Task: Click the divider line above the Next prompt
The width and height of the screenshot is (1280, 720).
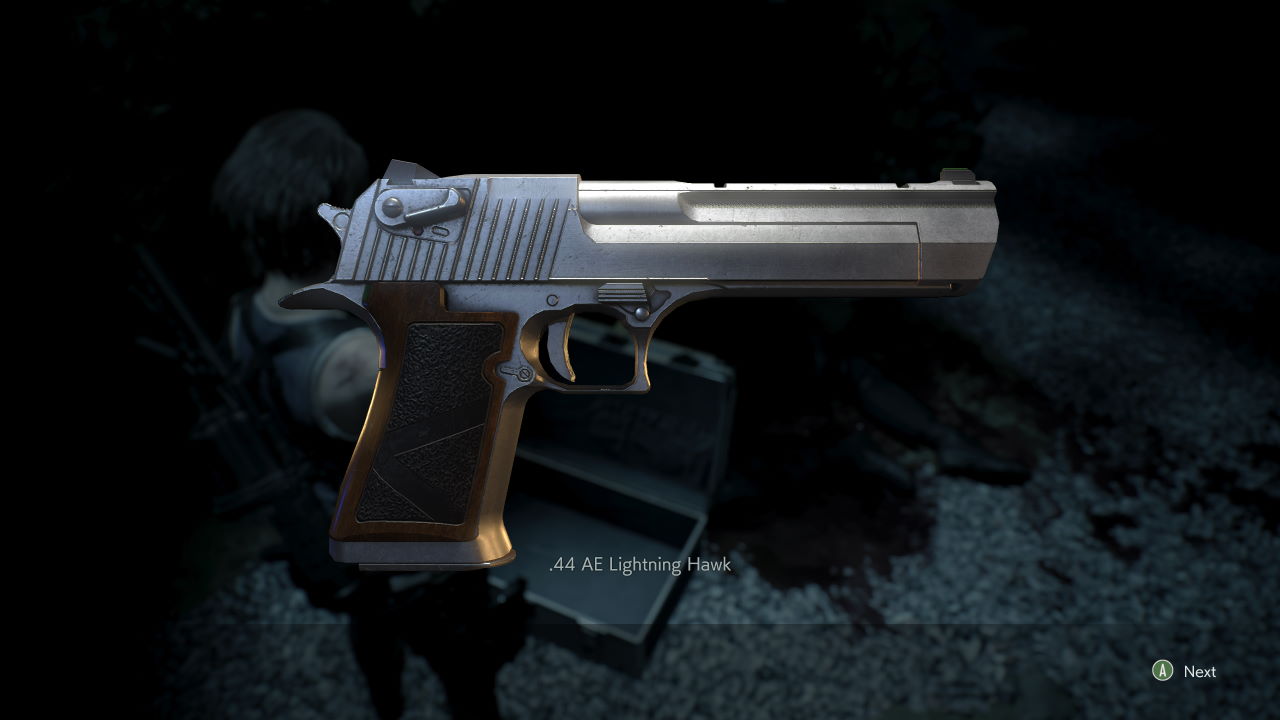Action: (640, 626)
